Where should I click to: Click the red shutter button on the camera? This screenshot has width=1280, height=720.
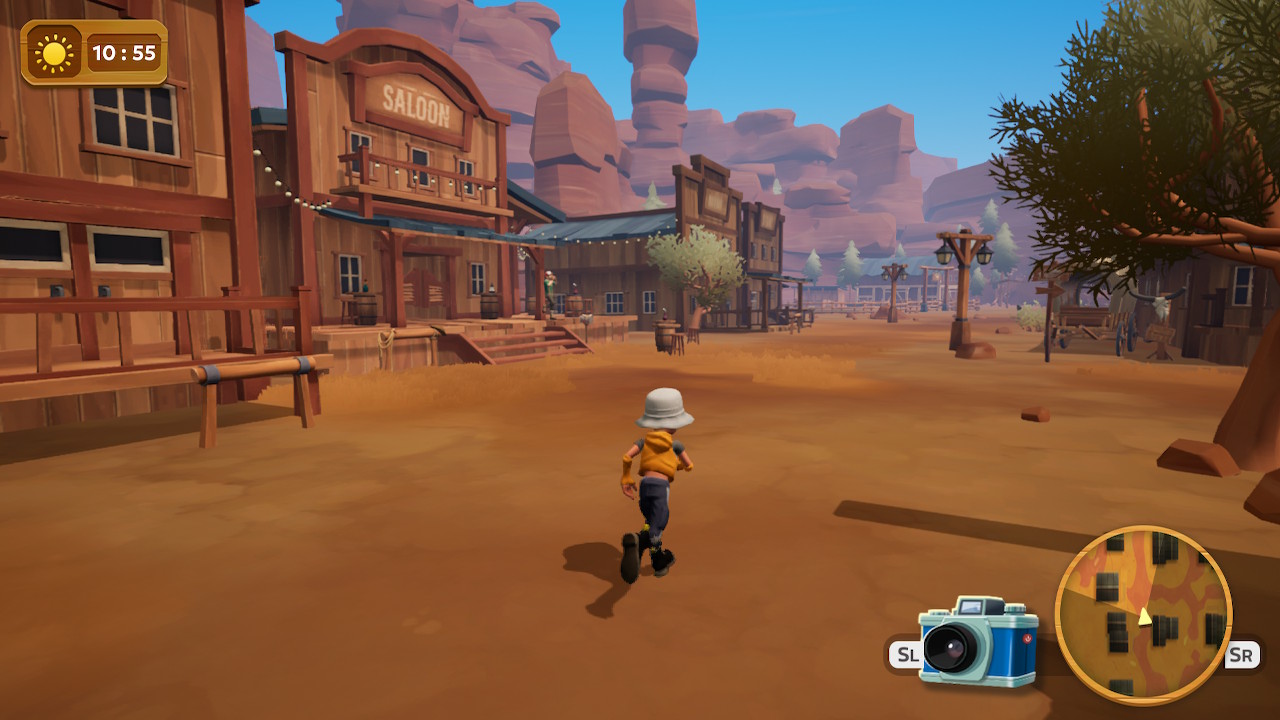coord(1026,638)
